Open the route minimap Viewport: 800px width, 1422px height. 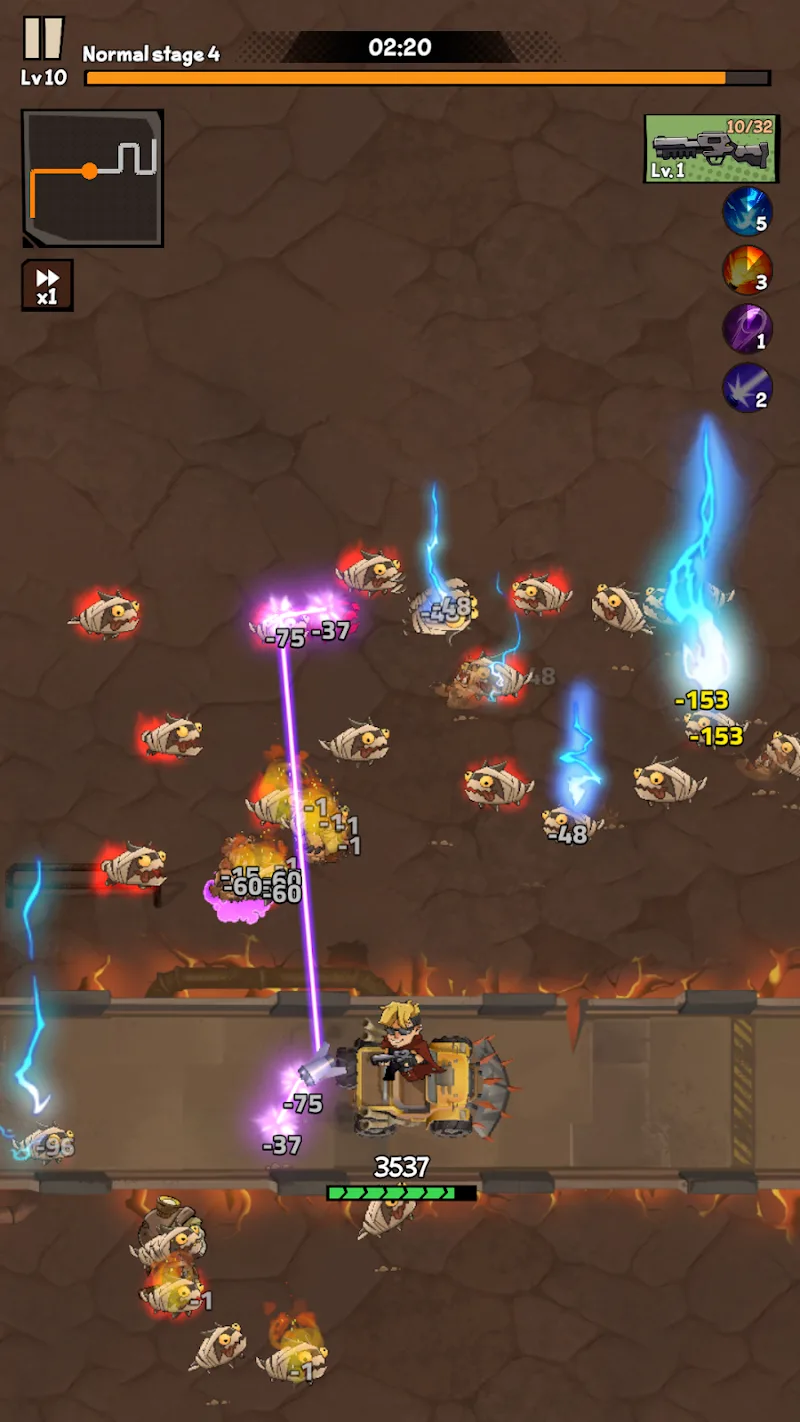tap(92, 177)
